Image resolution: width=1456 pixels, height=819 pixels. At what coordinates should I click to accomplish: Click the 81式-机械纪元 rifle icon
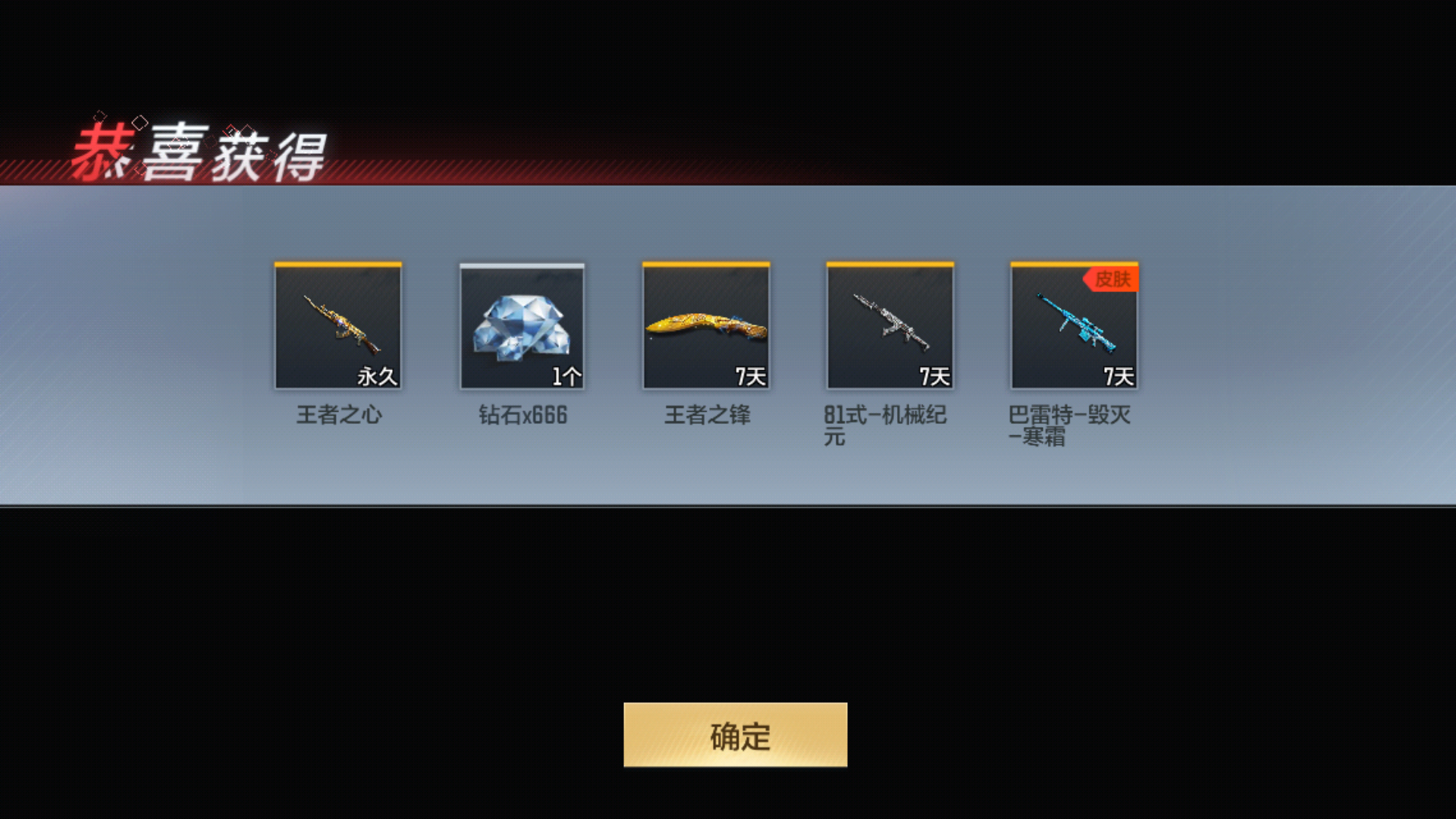click(890, 326)
